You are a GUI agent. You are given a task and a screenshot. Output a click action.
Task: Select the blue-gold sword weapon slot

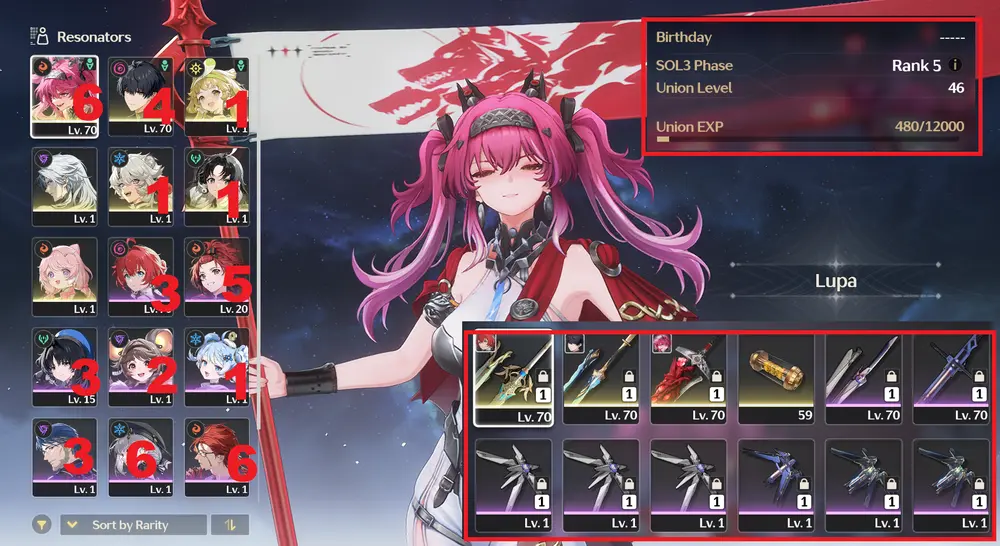[x=600, y=378]
